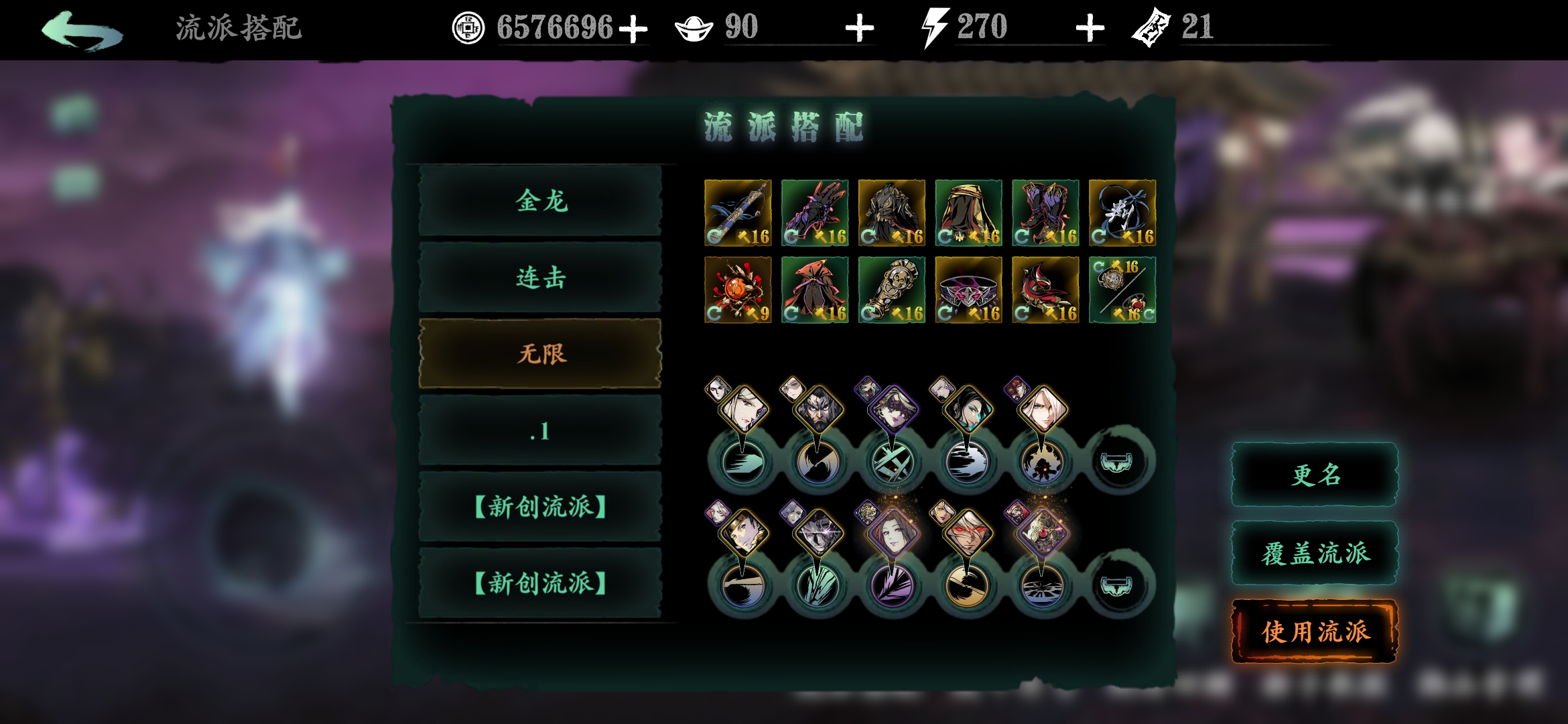Select the golden skull scepter slot
The height and width of the screenshot is (724, 1568).
pos(892,290)
